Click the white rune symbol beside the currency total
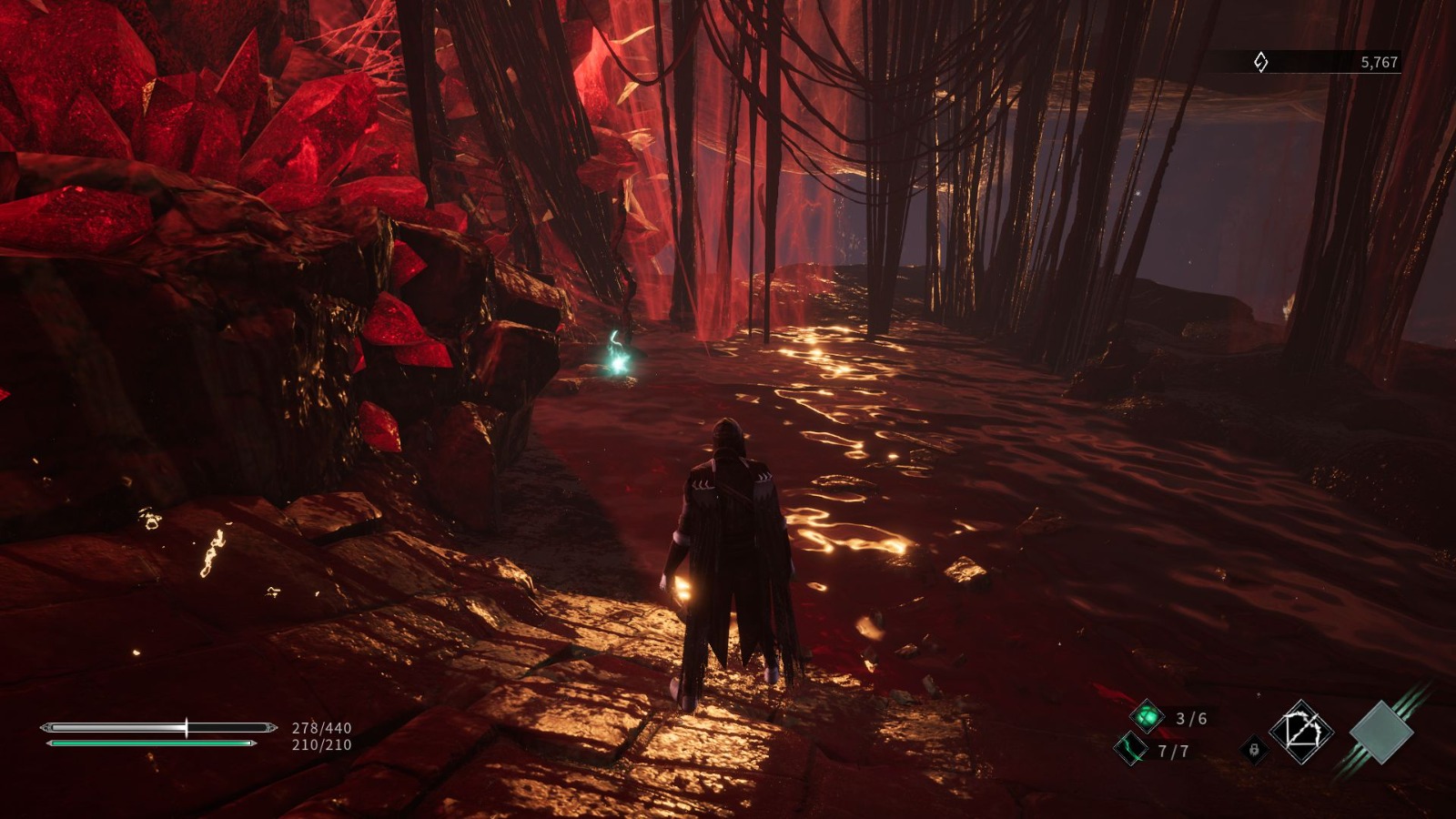The width and height of the screenshot is (1456, 819). coord(1261,62)
